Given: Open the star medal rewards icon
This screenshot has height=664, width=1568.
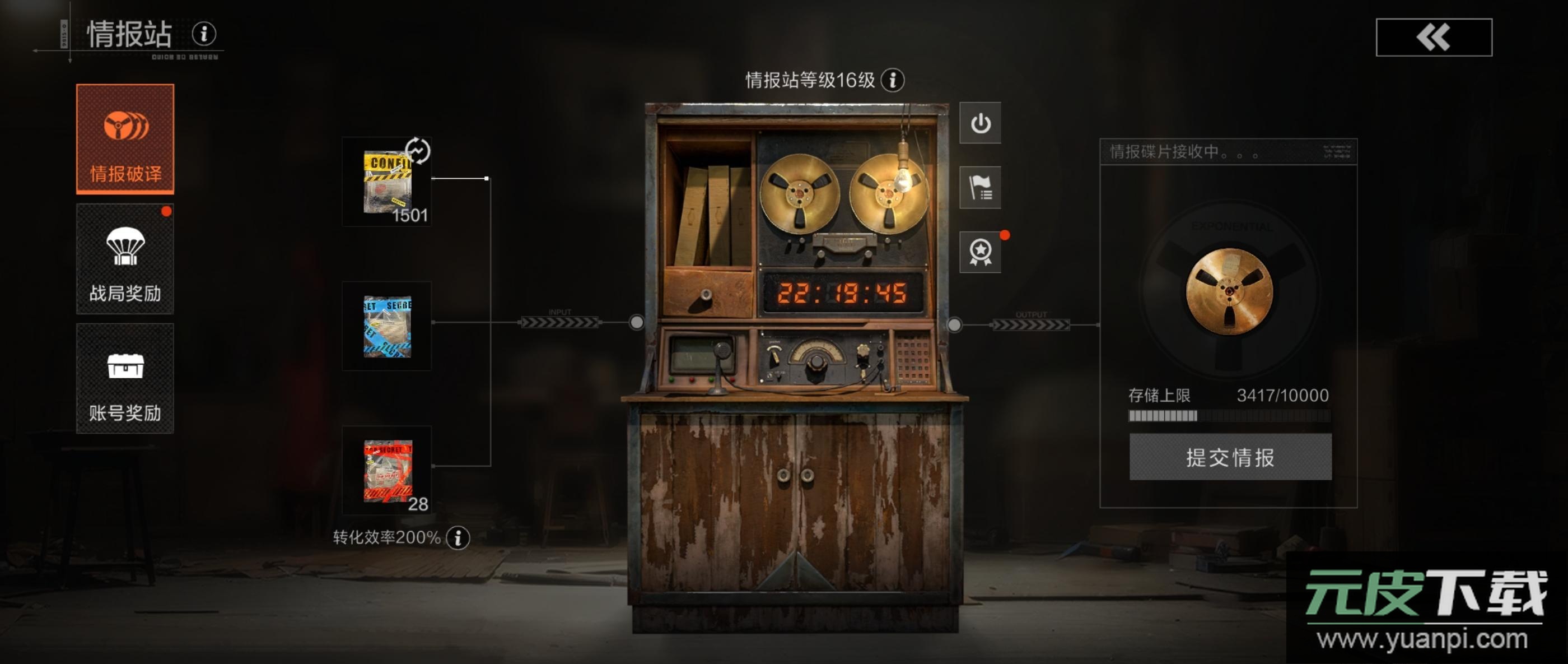Looking at the screenshot, I should tap(980, 252).
